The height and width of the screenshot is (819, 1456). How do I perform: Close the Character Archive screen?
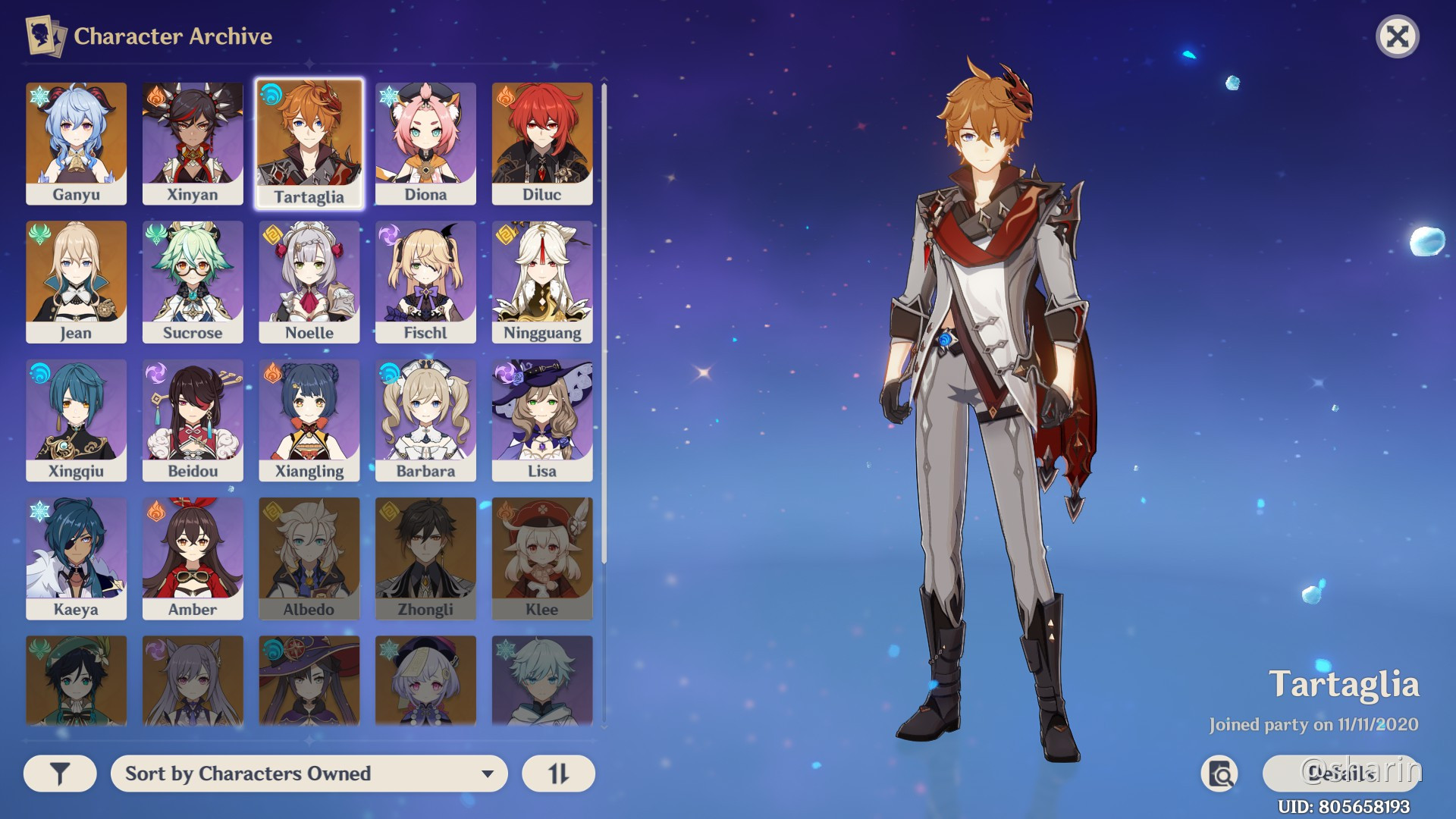1399,36
